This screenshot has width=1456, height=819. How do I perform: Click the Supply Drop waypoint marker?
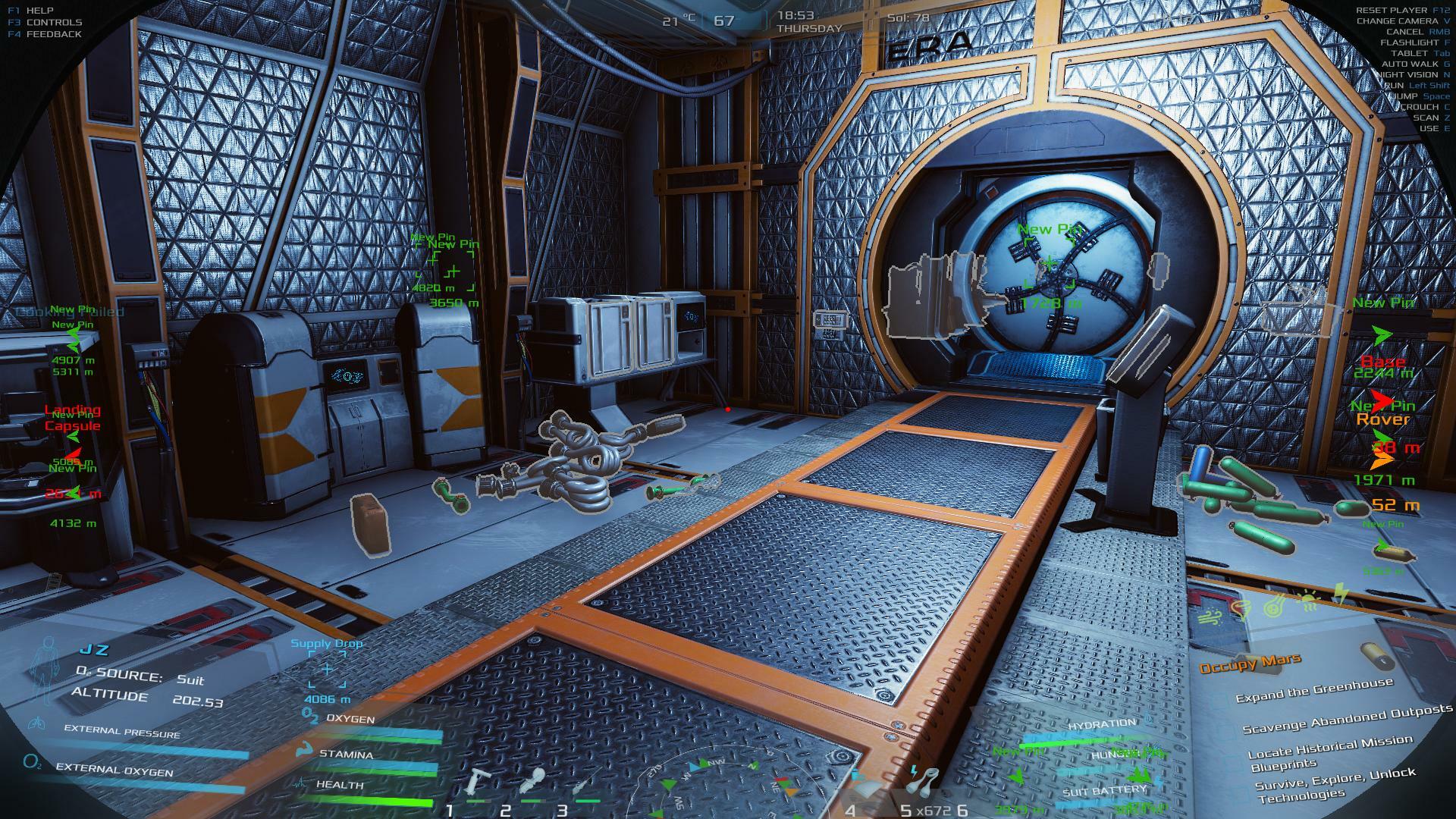click(327, 669)
